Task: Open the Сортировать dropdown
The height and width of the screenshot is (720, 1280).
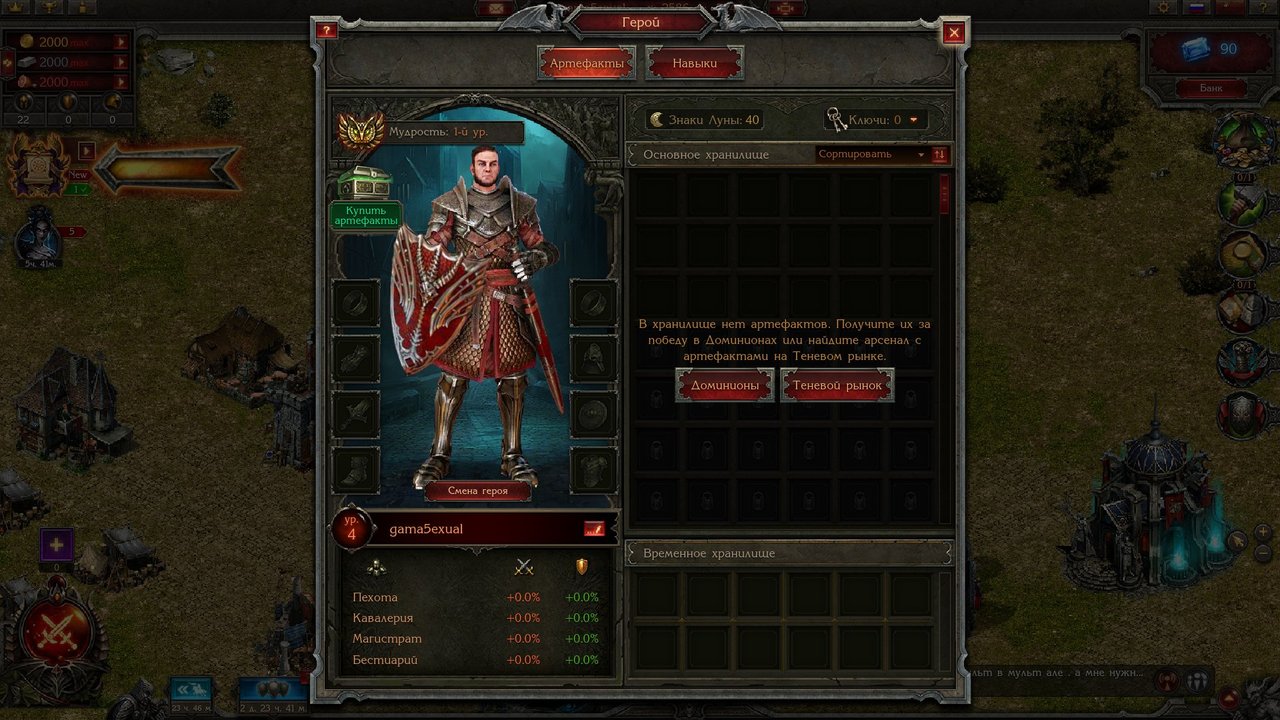Action: click(x=870, y=155)
